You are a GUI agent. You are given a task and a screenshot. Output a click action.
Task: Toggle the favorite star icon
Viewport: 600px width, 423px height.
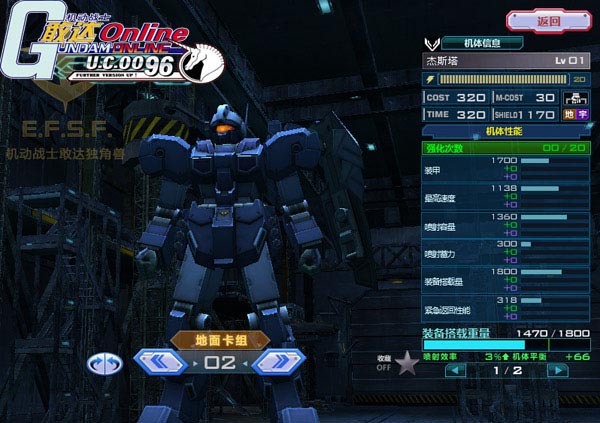[x=407, y=363]
